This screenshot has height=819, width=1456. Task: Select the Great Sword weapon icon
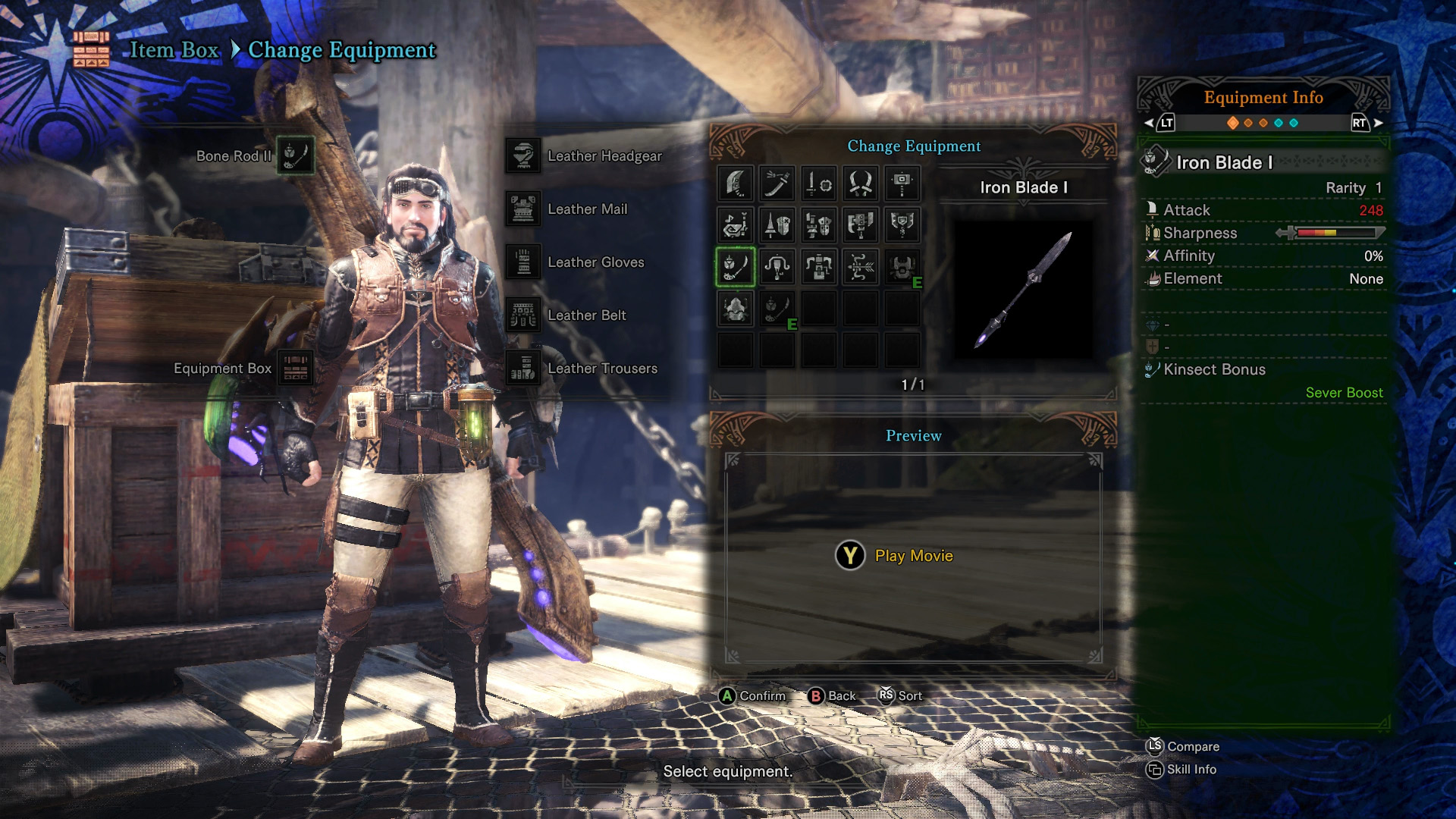point(736,184)
